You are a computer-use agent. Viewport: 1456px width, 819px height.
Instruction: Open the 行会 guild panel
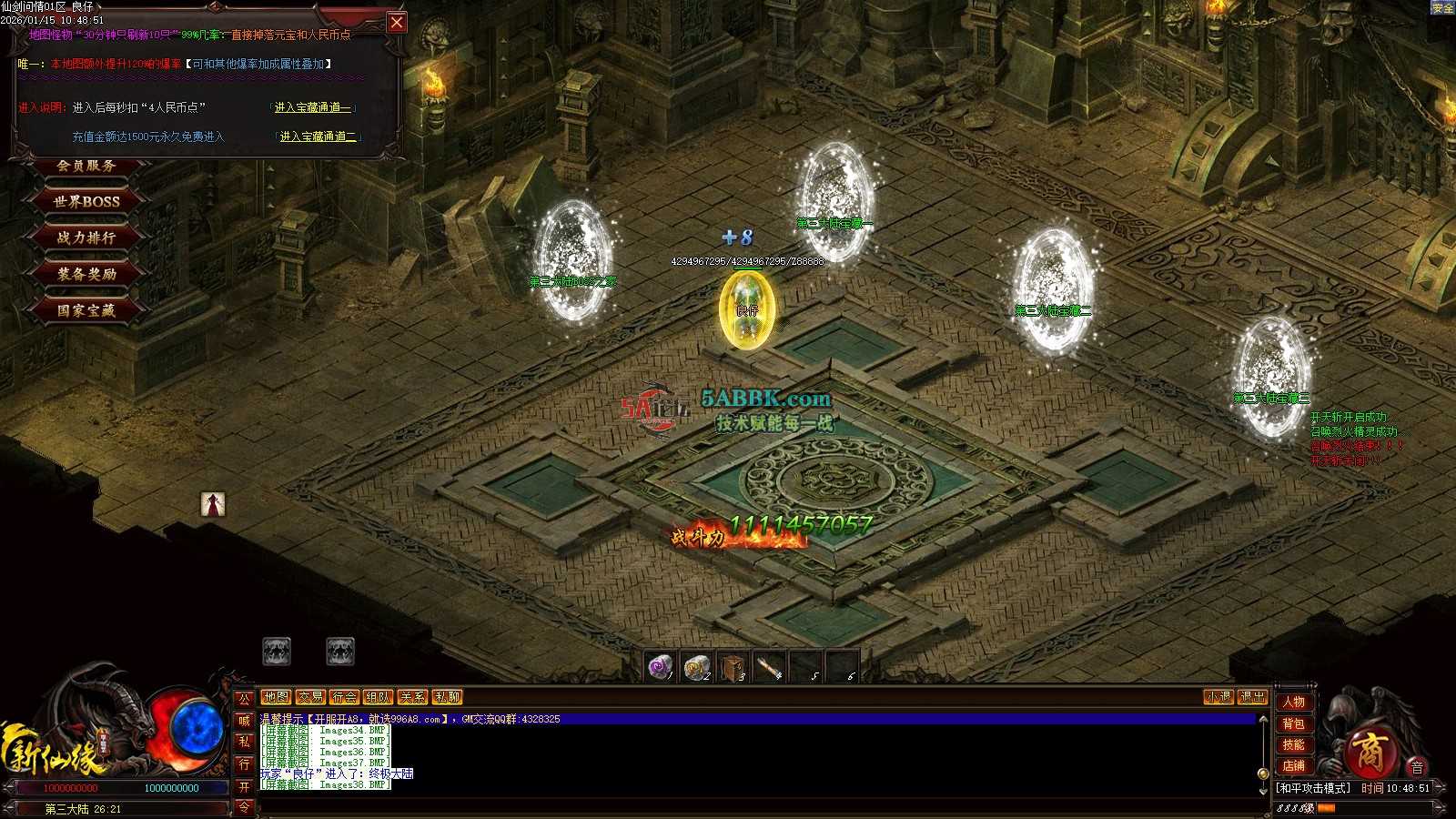coord(344,697)
